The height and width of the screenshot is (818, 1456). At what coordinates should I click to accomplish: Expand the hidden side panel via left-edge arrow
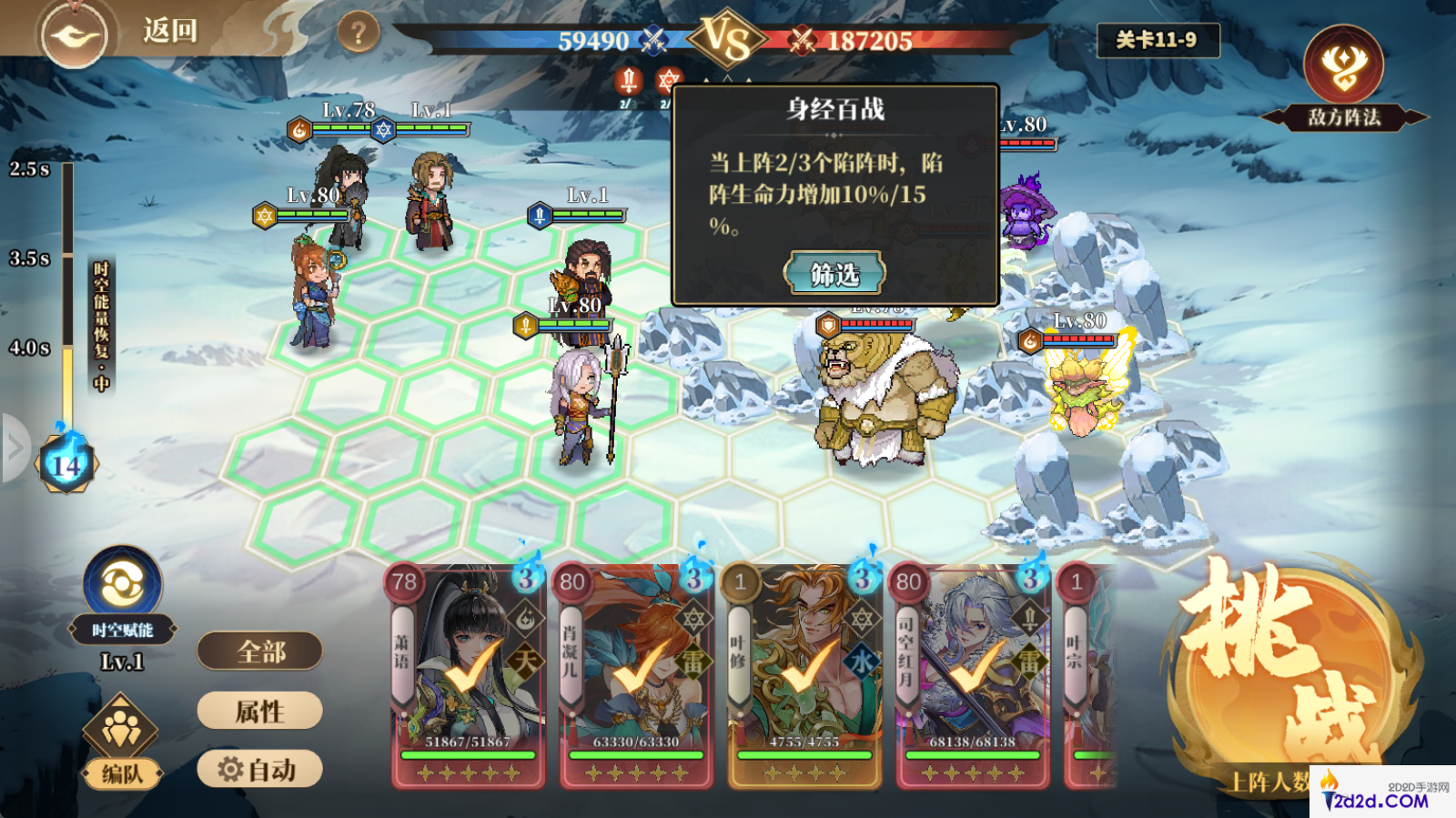pos(13,446)
